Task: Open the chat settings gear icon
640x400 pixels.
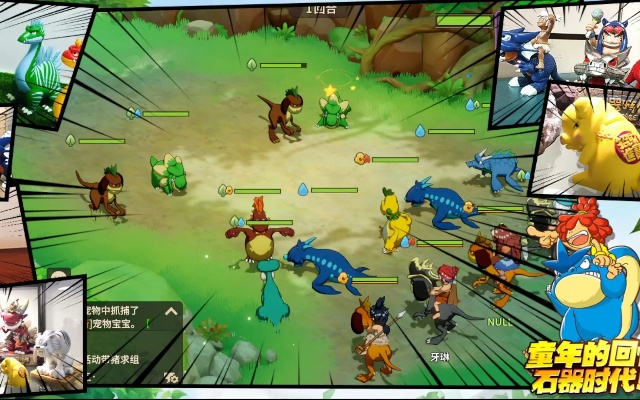Action: tap(172, 377)
